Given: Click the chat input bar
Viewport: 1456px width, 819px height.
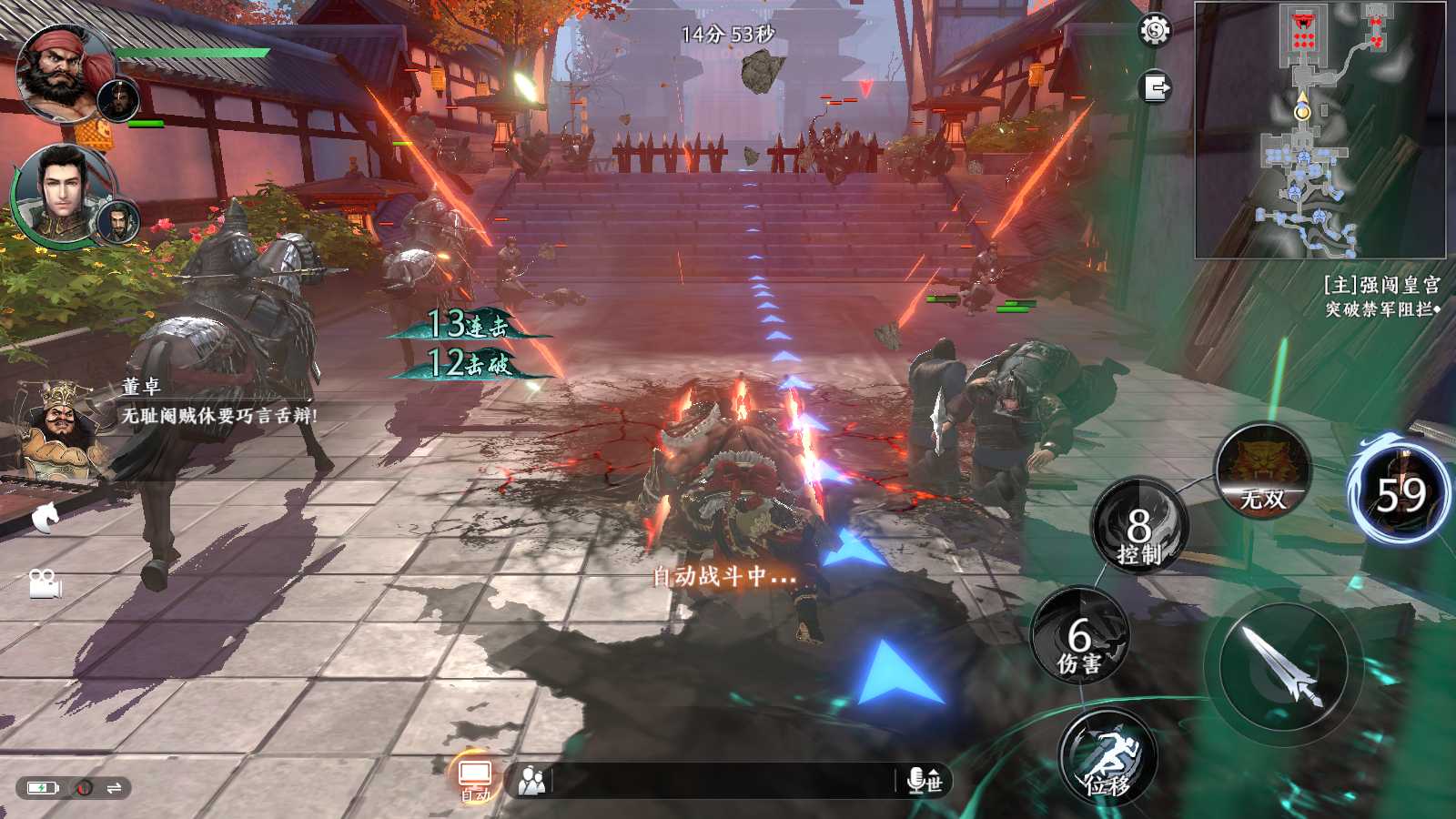Looking at the screenshot, I should [723, 780].
